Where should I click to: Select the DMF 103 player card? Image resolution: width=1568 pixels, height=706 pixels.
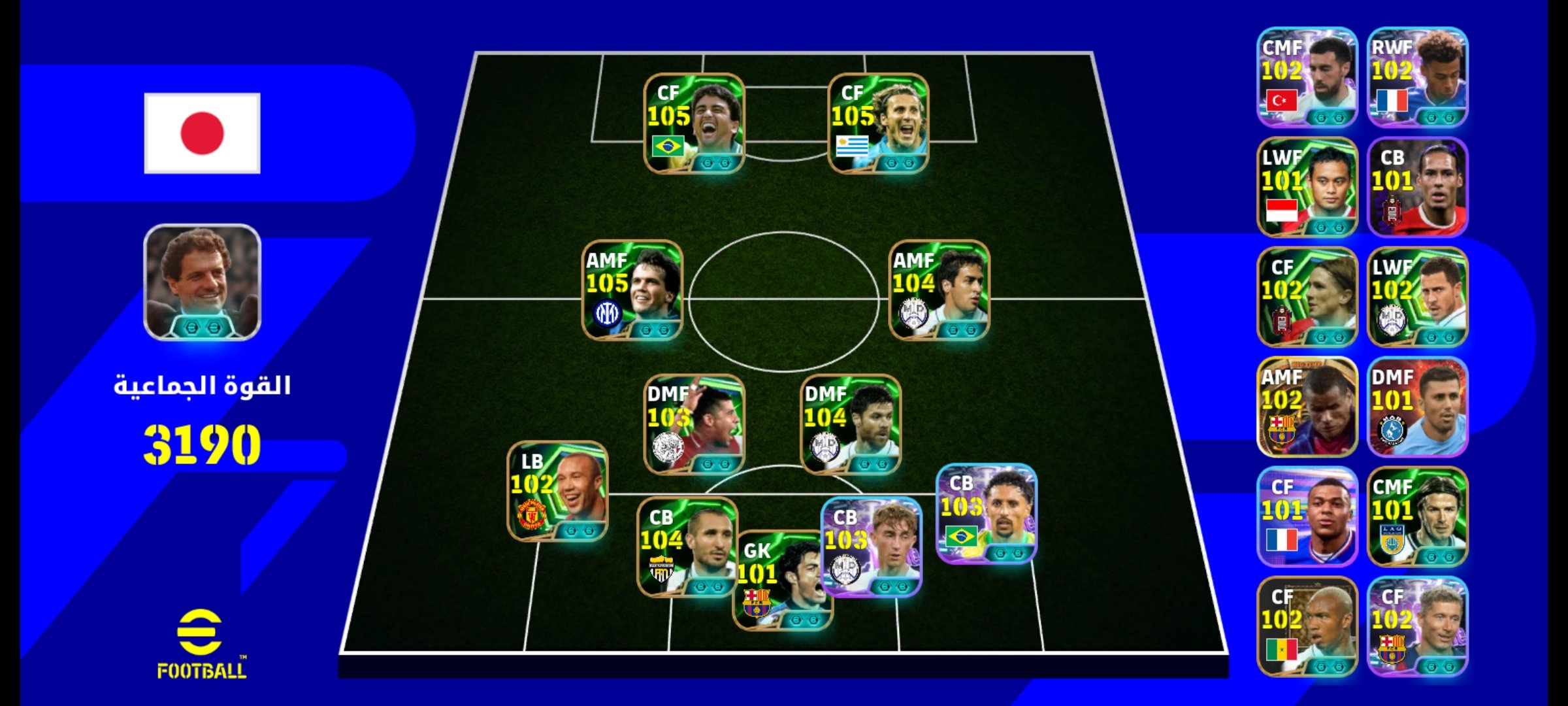point(694,424)
